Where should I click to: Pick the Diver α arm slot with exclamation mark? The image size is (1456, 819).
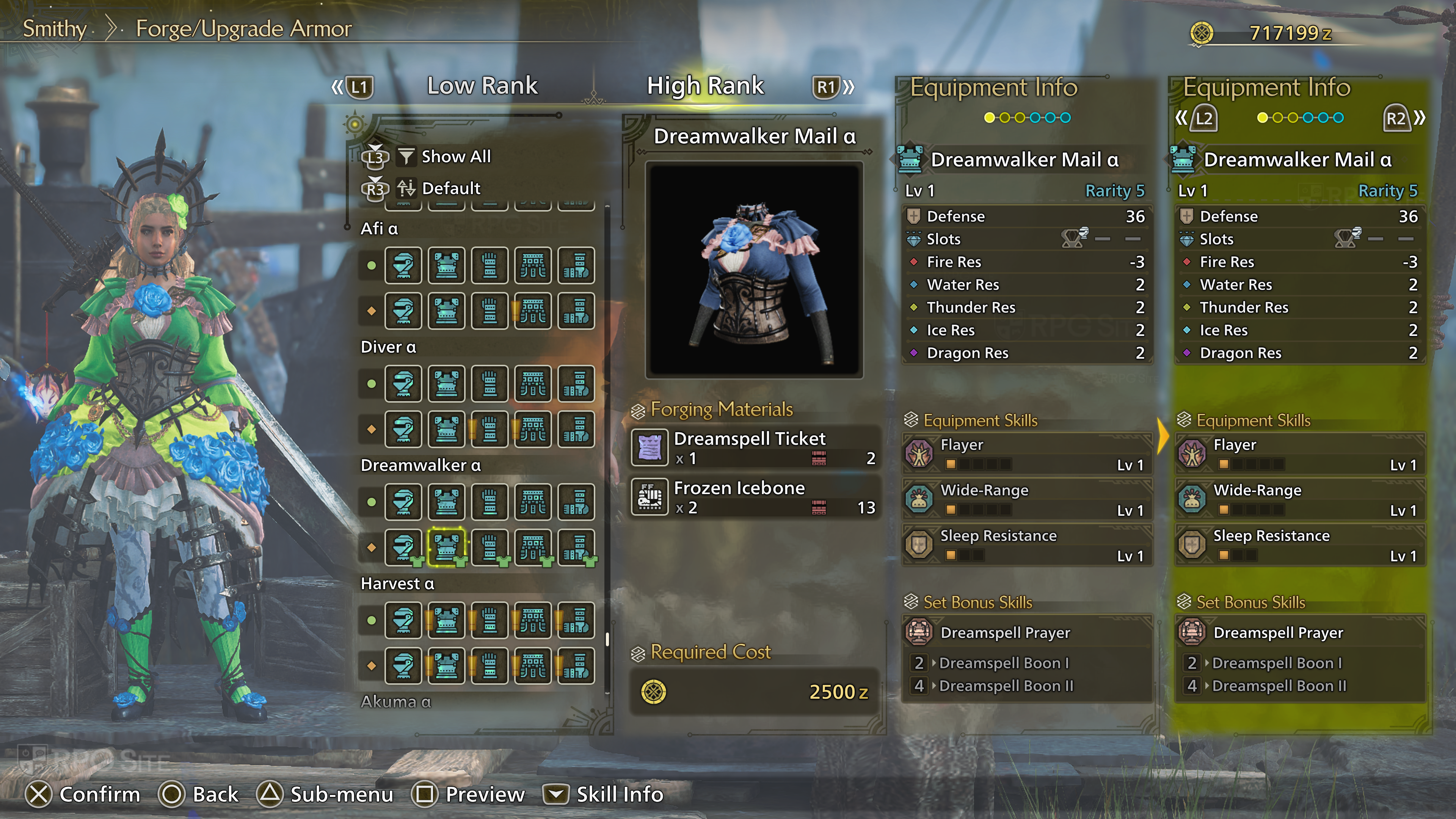(490, 429)
